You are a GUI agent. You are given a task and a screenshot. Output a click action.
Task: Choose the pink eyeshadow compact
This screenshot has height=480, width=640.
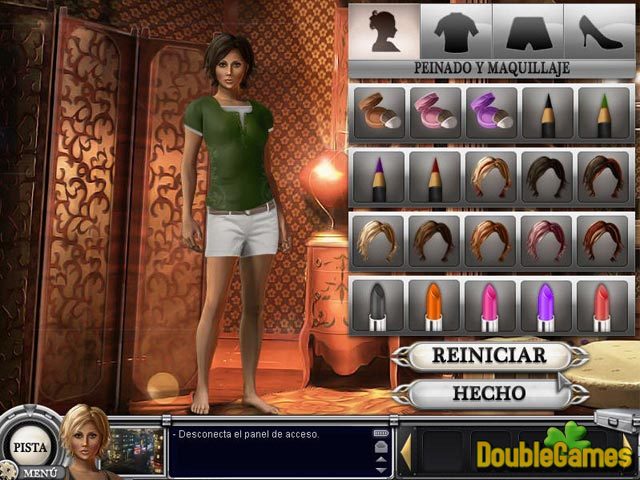tap(434, 113)
